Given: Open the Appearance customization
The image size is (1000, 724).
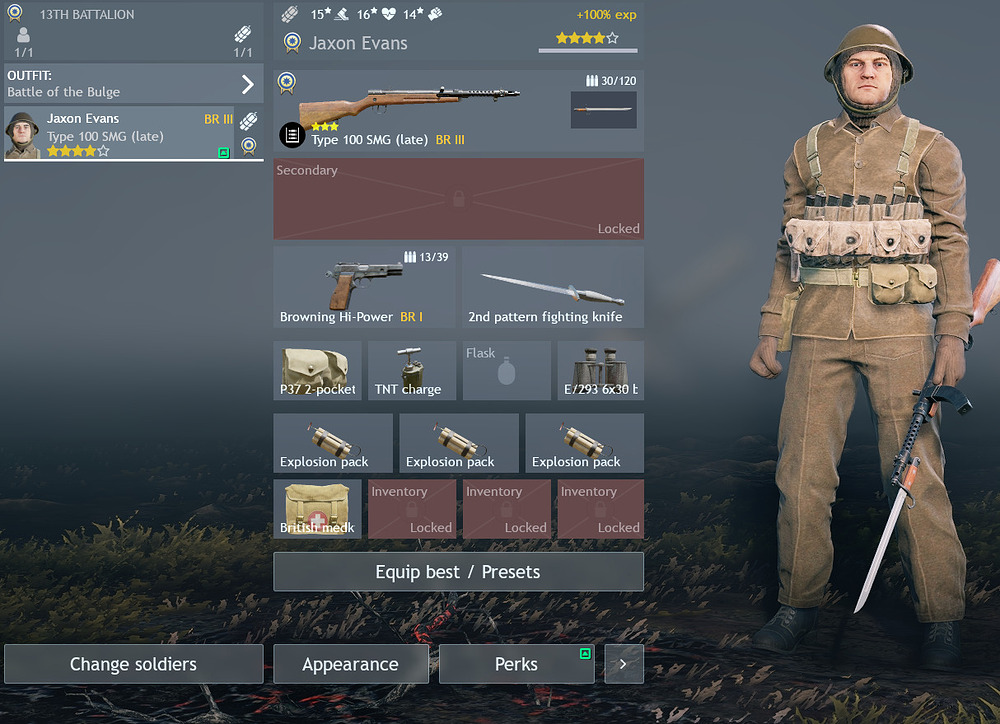Looking at the screenshot, I should [x=350, y=664].
